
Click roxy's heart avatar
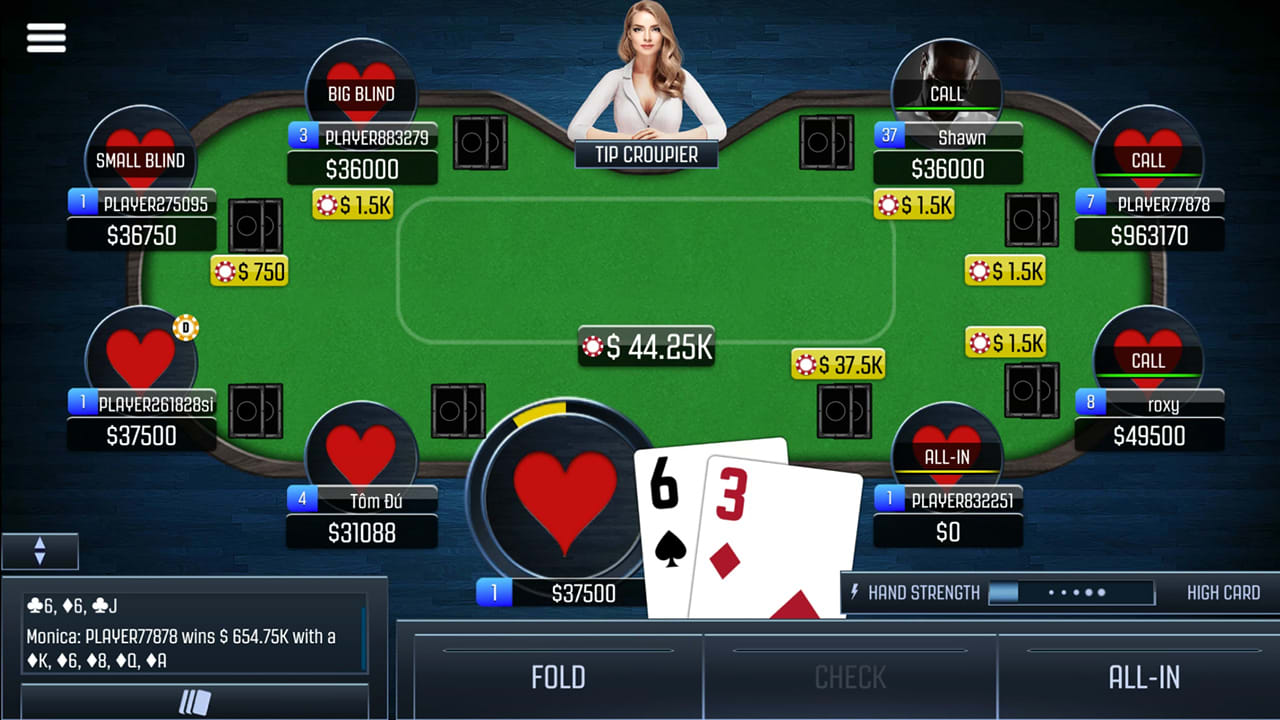pyautogui.click(x=1149, y=347)
